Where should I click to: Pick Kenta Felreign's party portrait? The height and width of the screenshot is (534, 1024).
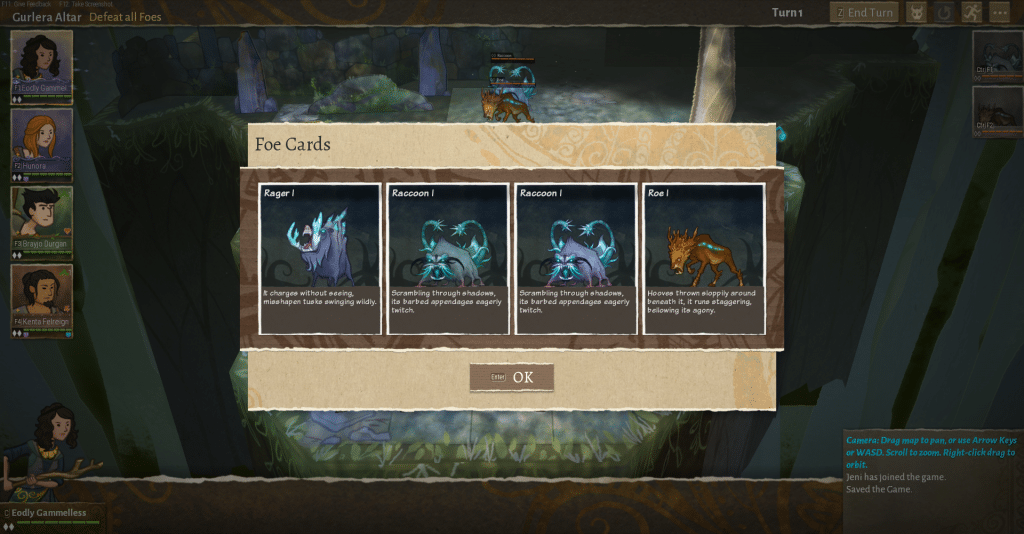[x=41, y=295]
